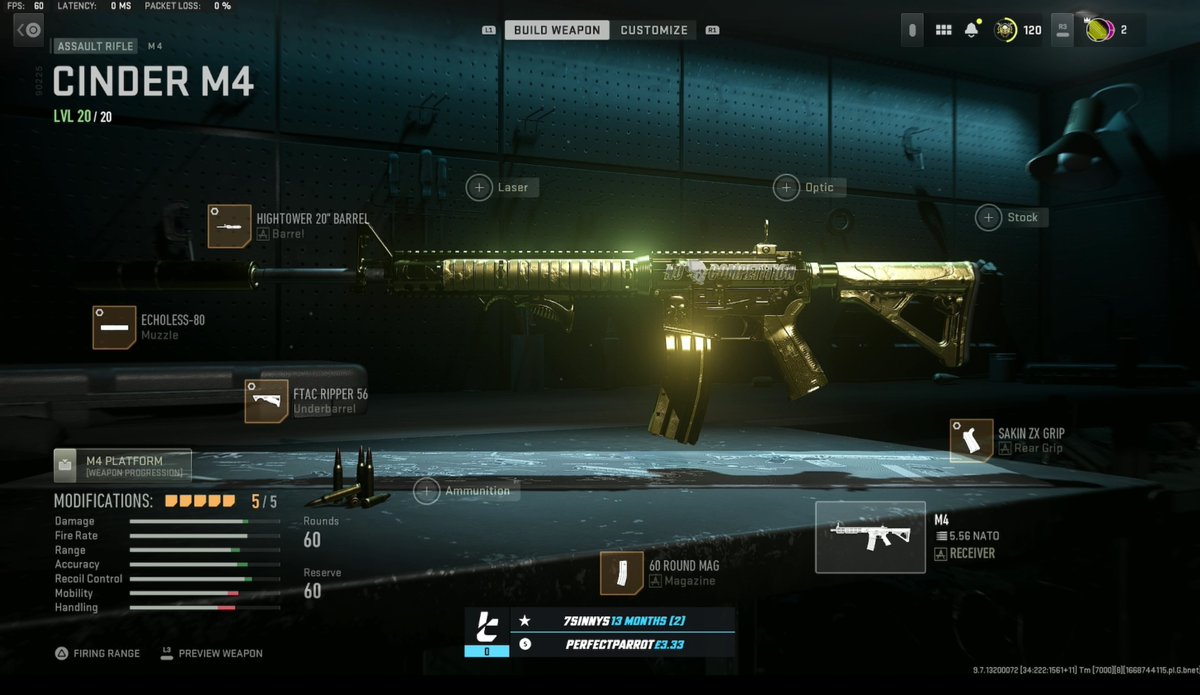The width and height of the screenshot is (1200, 695).
Task: Add an Ammunition attachment
Action: click(465, 491)
